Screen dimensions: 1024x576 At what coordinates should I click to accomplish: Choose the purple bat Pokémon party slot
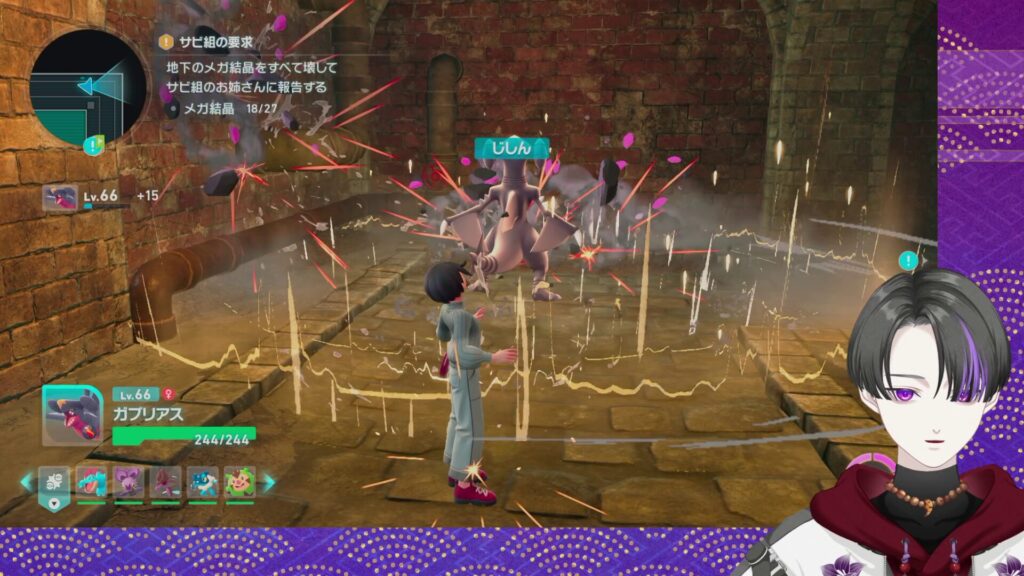[128, 483]
